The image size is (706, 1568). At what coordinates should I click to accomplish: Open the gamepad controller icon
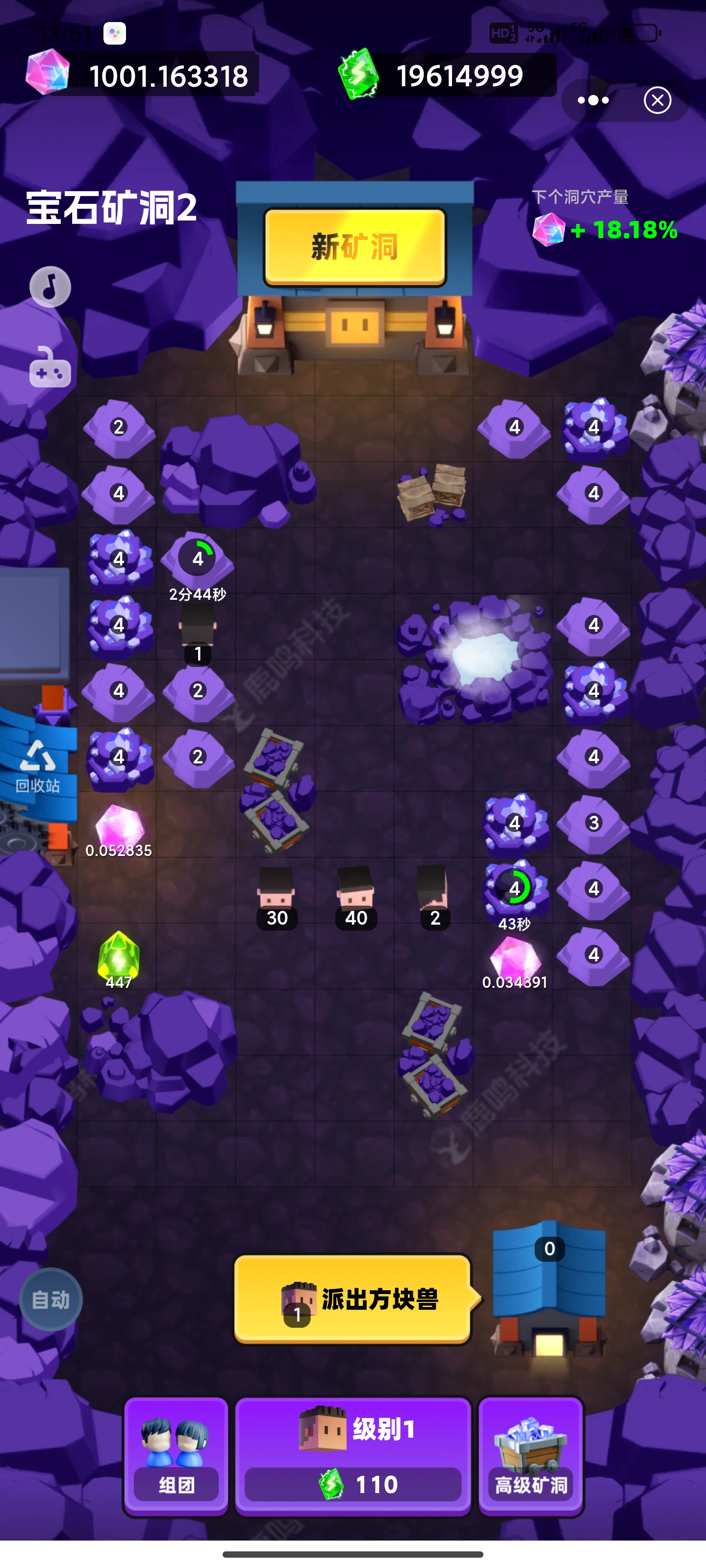[x=50, y=367]
